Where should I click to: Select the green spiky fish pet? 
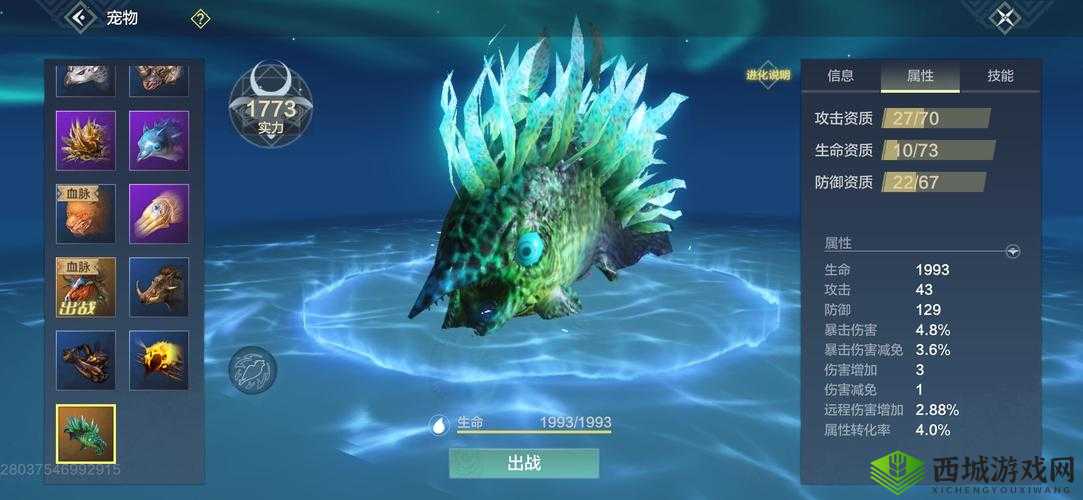click(86, 434)
